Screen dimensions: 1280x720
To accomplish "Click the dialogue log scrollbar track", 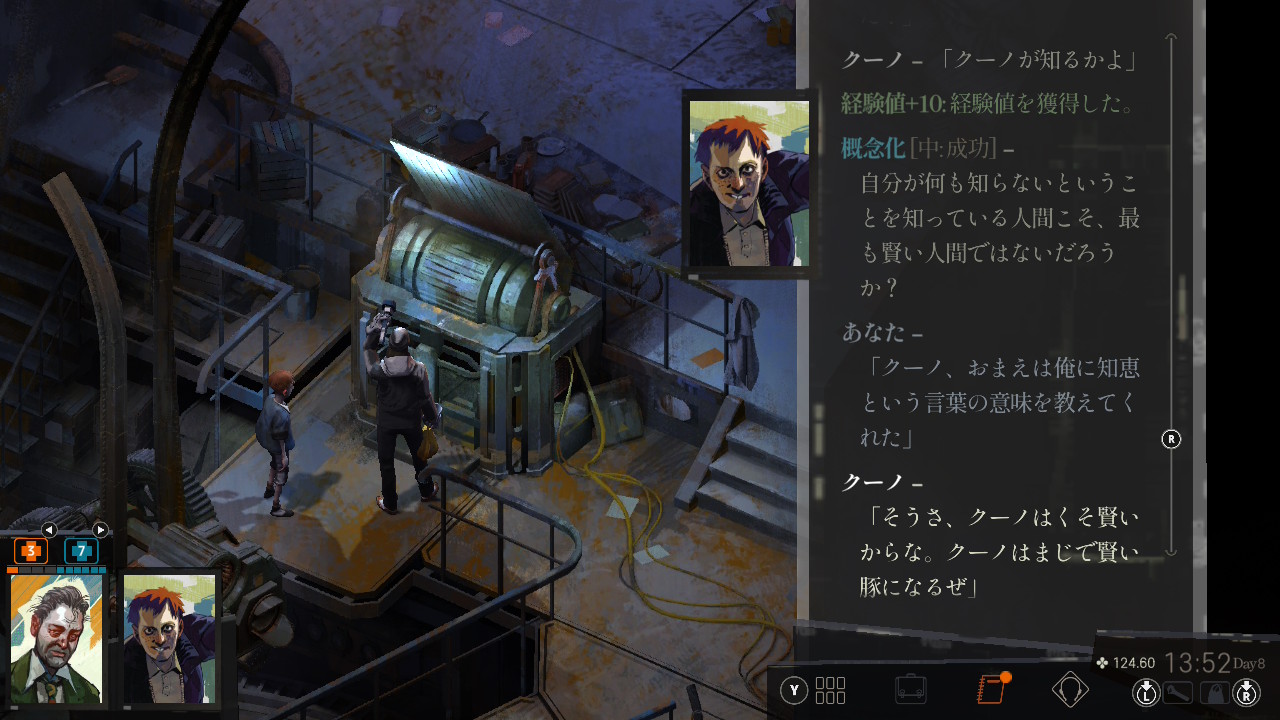I will tap(1171, 300).
